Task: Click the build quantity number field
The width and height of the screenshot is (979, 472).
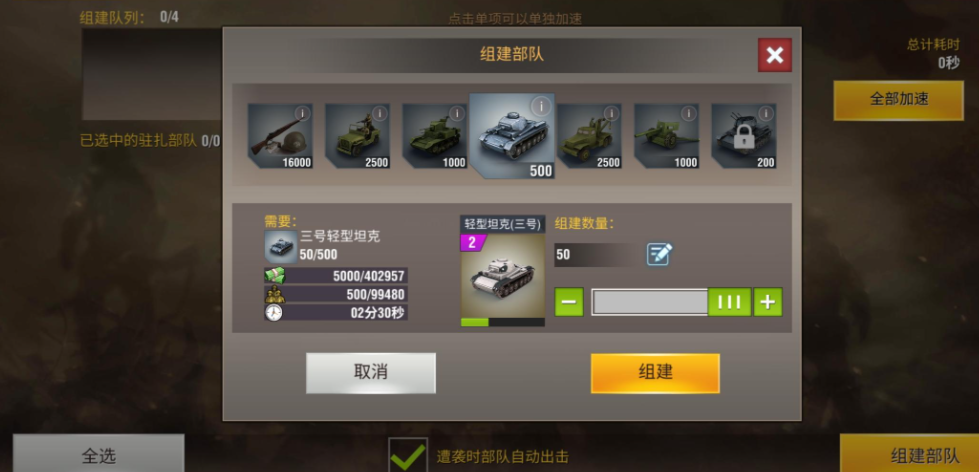Action: (595, 255)
